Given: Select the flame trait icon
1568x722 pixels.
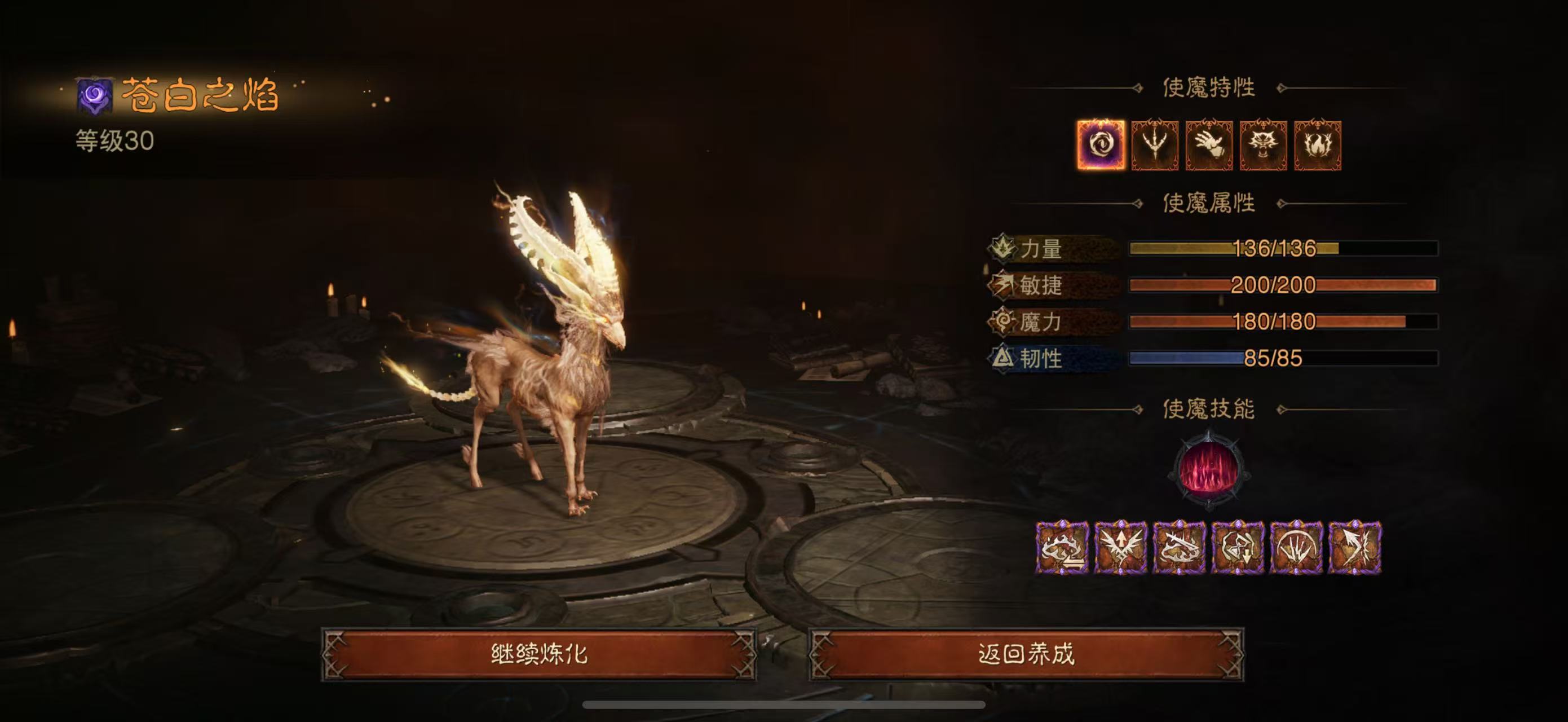Looking at the screenshot, I should coord(1317,145).
